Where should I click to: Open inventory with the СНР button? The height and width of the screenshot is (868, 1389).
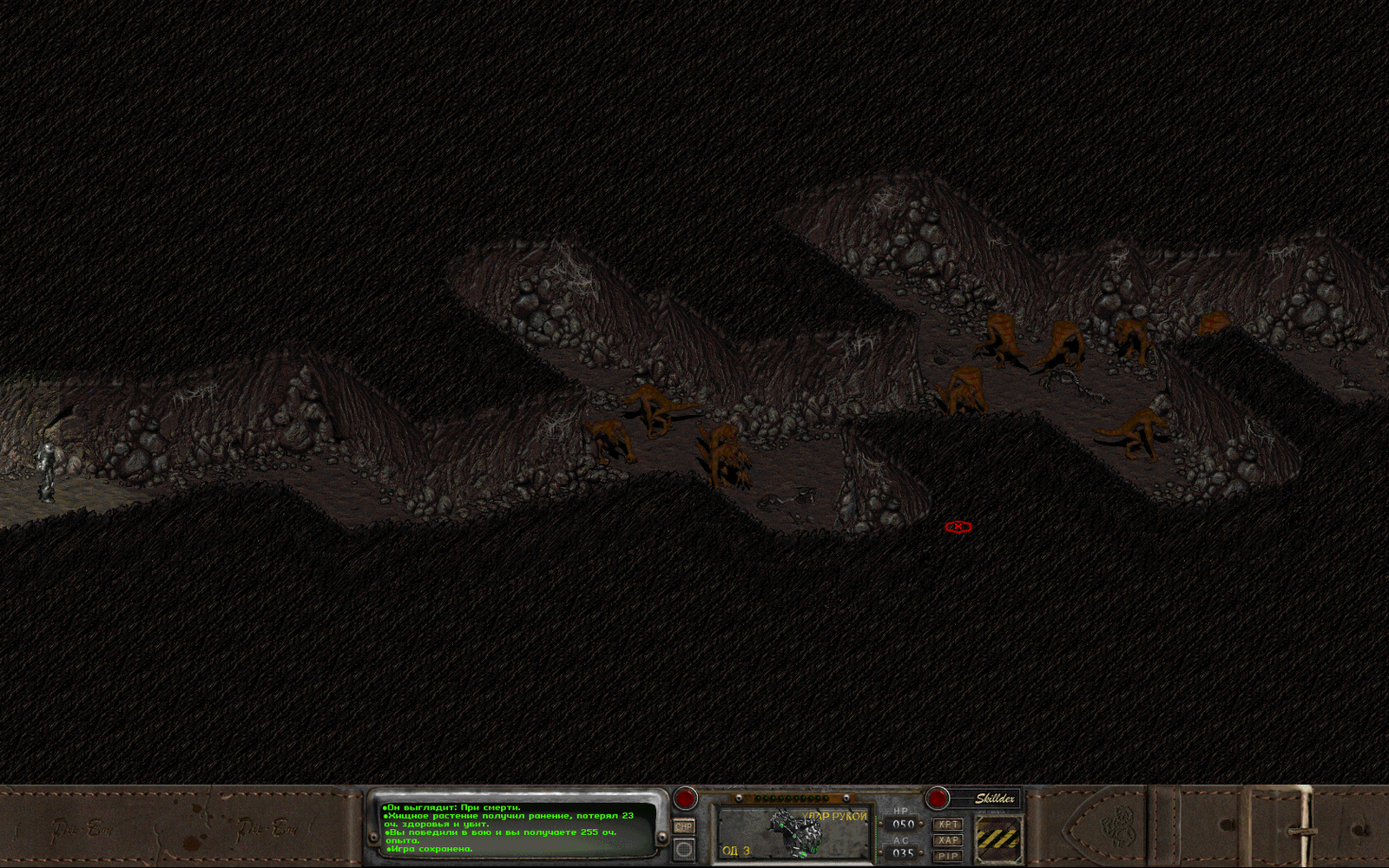pos(684,827)
